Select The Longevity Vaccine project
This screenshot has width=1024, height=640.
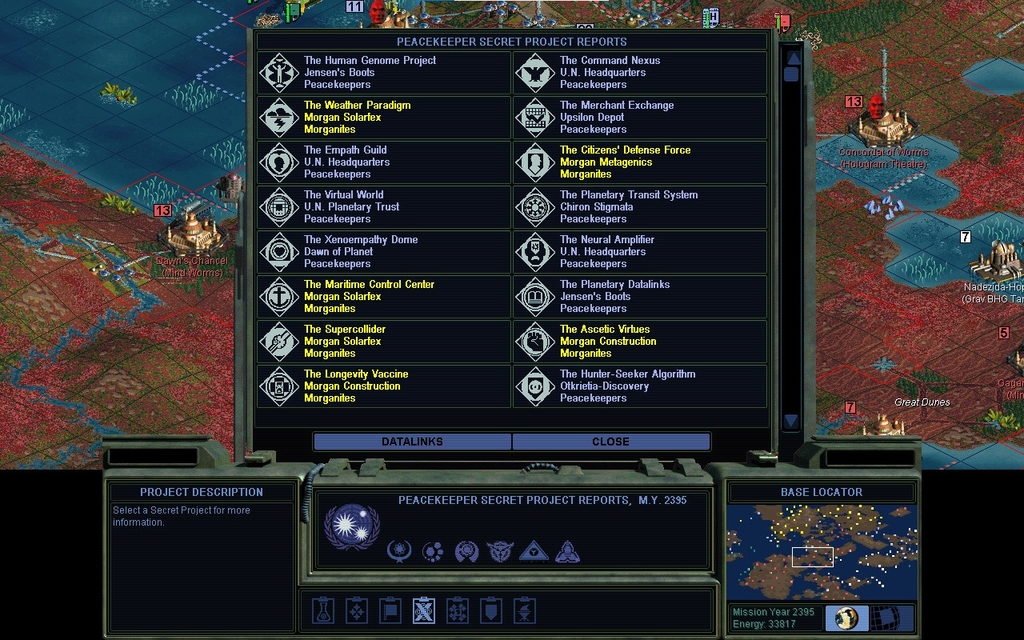point(384,386)
